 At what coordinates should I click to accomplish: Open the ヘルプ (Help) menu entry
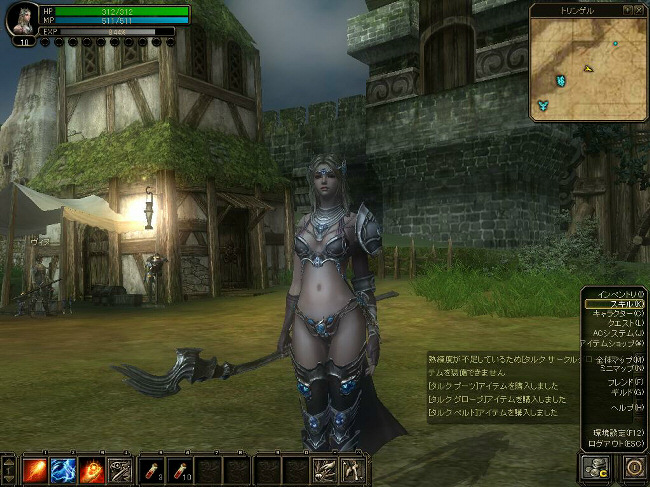624,408
